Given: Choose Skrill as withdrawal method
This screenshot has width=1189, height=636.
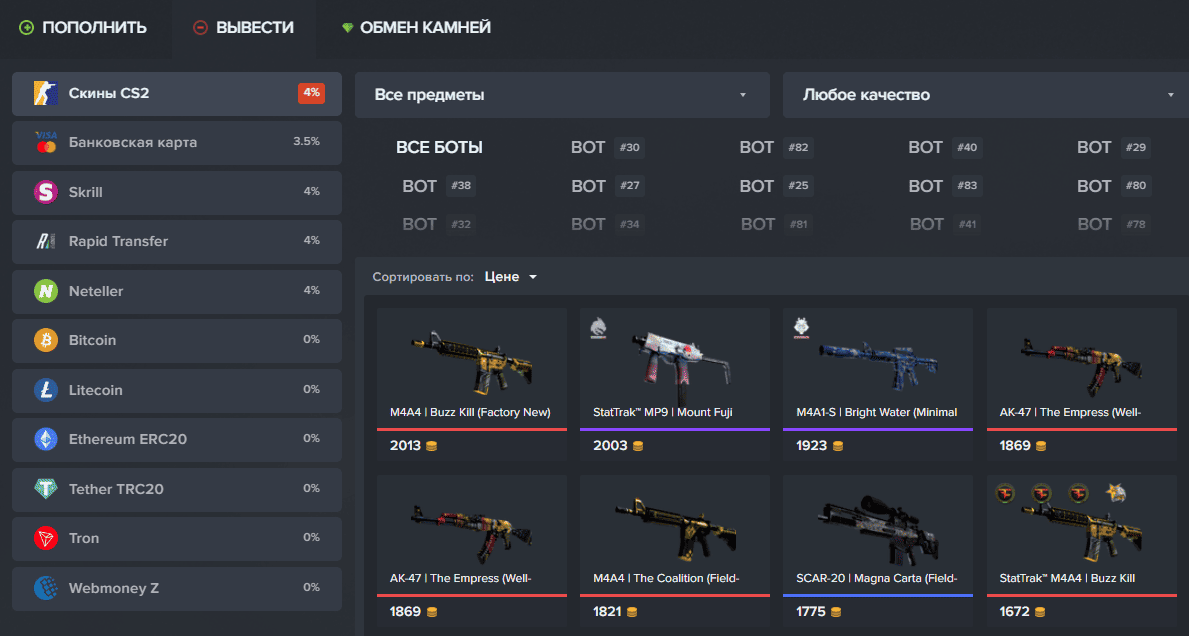Looking at the screenshot, I should pos(176,192).
